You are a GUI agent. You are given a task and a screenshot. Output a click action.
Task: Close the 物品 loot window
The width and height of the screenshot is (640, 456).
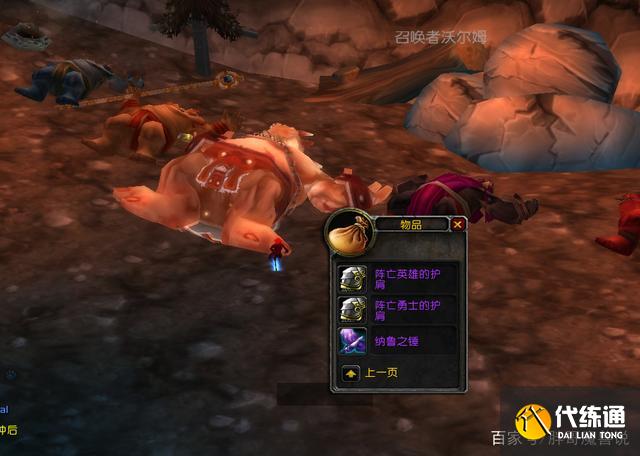pos(458,225)
